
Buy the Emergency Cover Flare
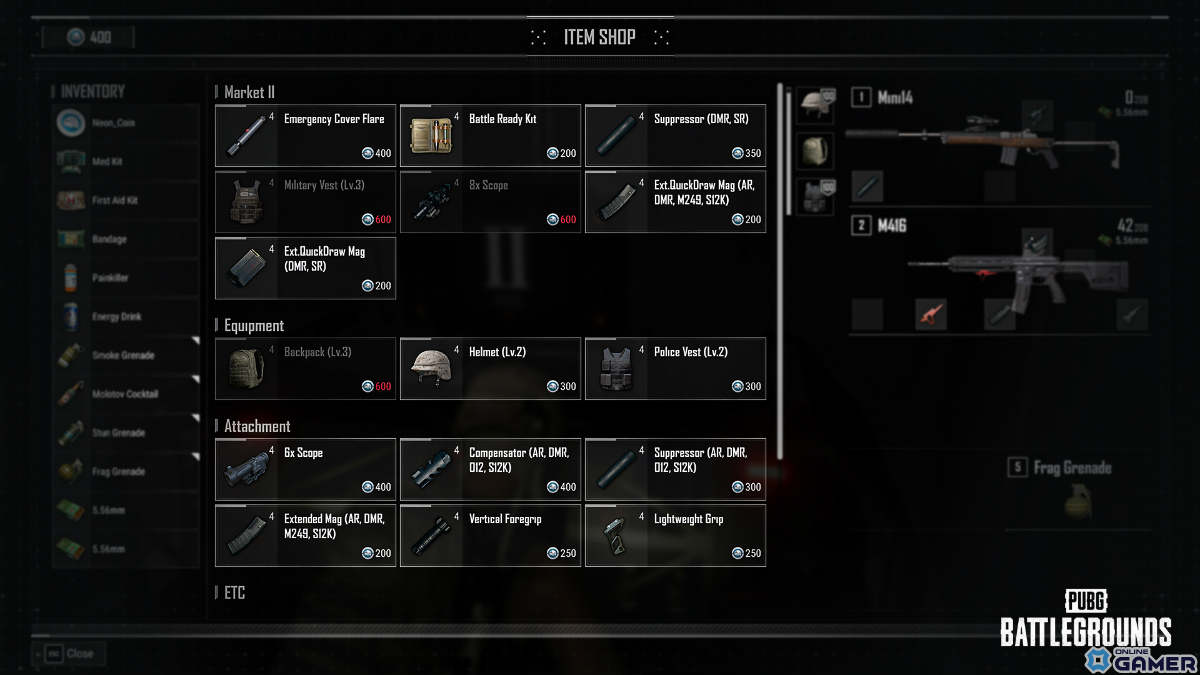(x=305, y=135)
